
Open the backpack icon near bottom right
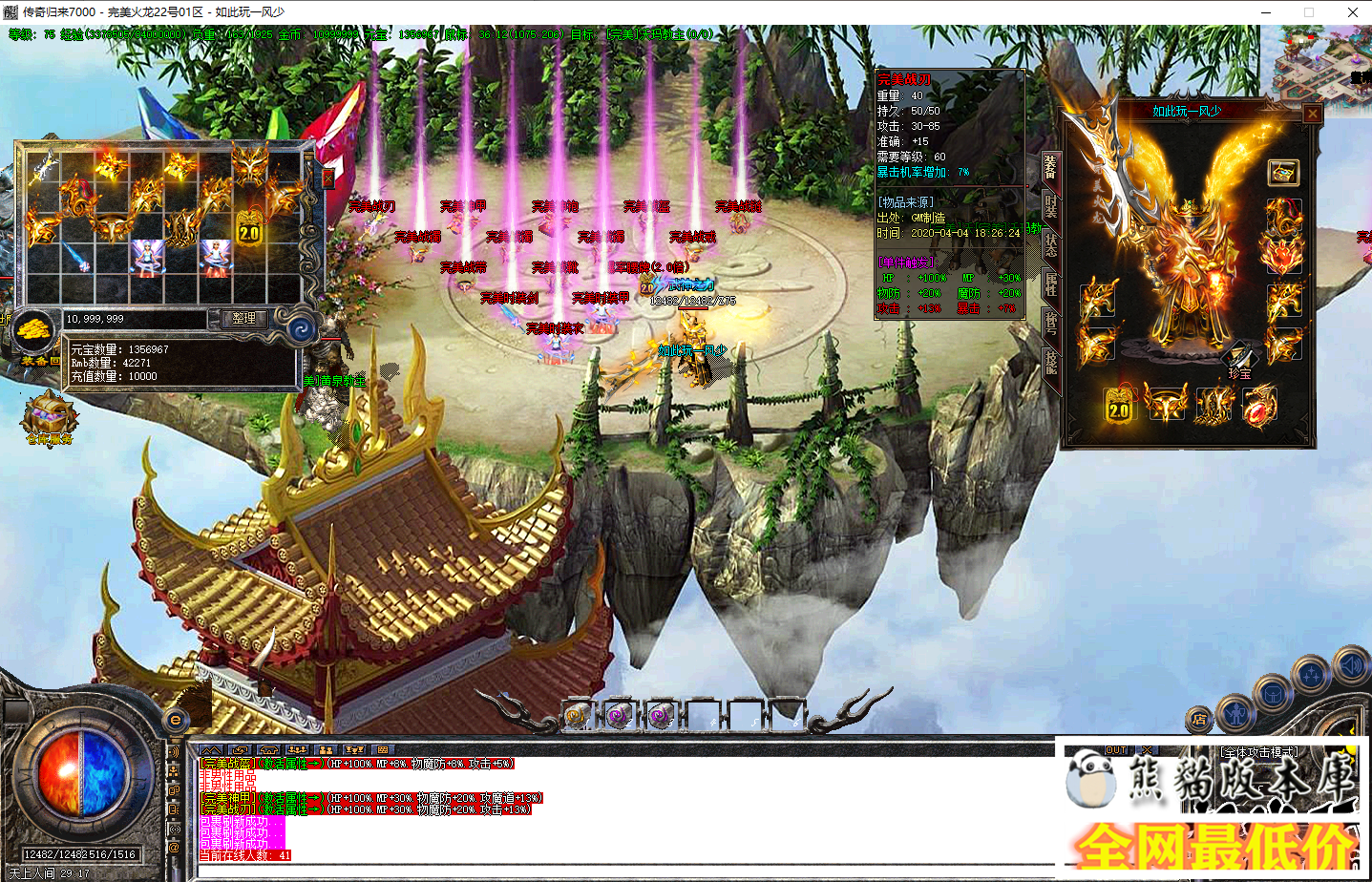(1274, 695)
